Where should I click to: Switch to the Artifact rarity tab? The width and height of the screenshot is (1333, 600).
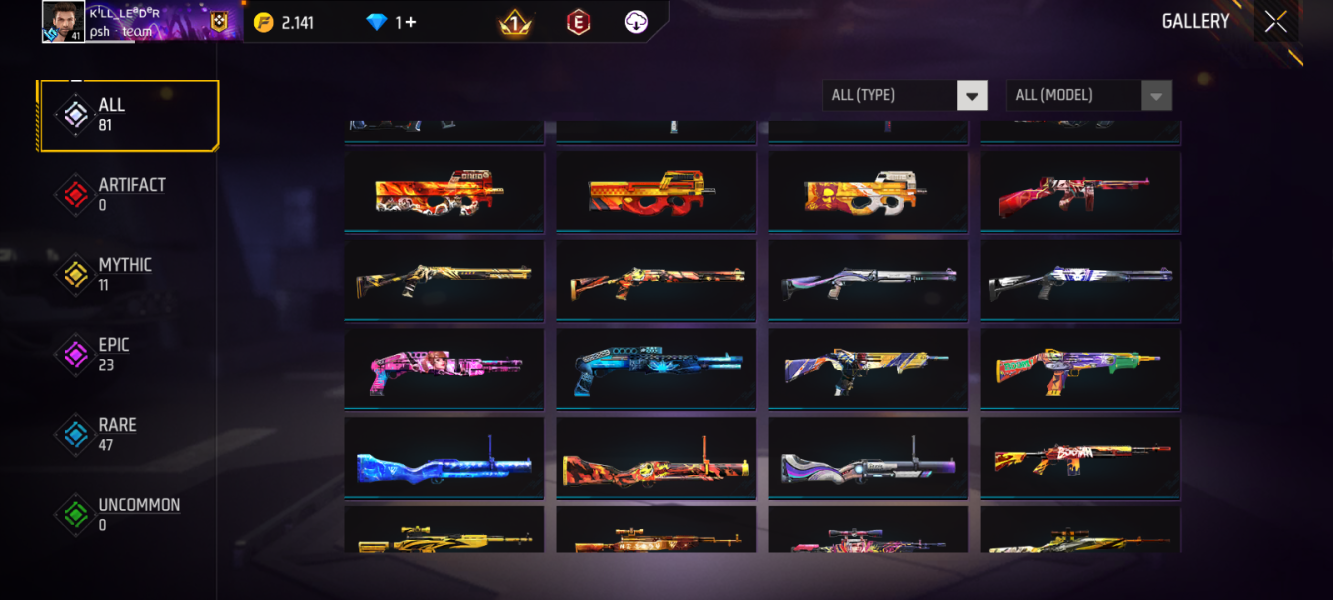[128, 195]
